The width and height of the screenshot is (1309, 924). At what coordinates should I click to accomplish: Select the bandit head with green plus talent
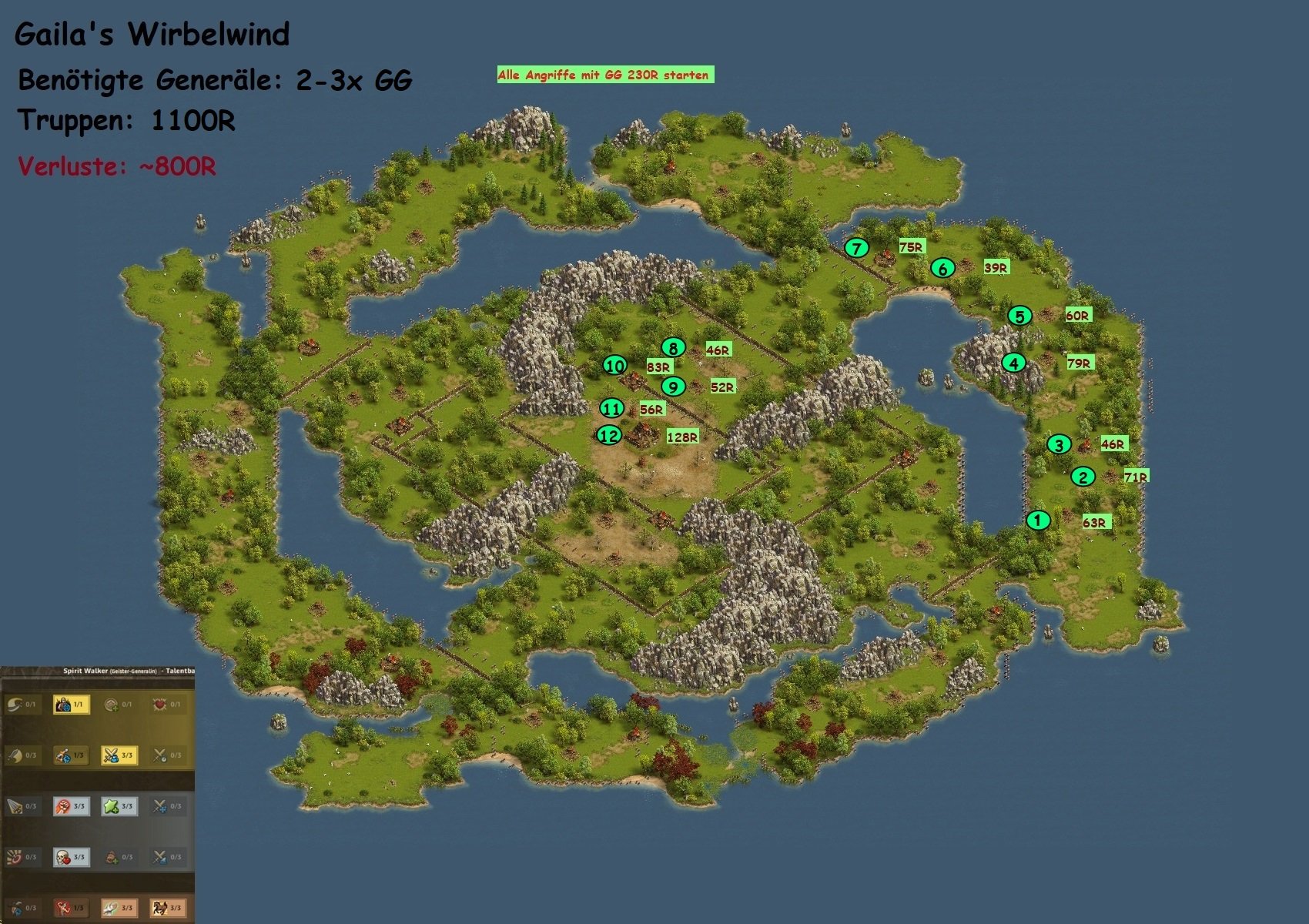(111, 857)
